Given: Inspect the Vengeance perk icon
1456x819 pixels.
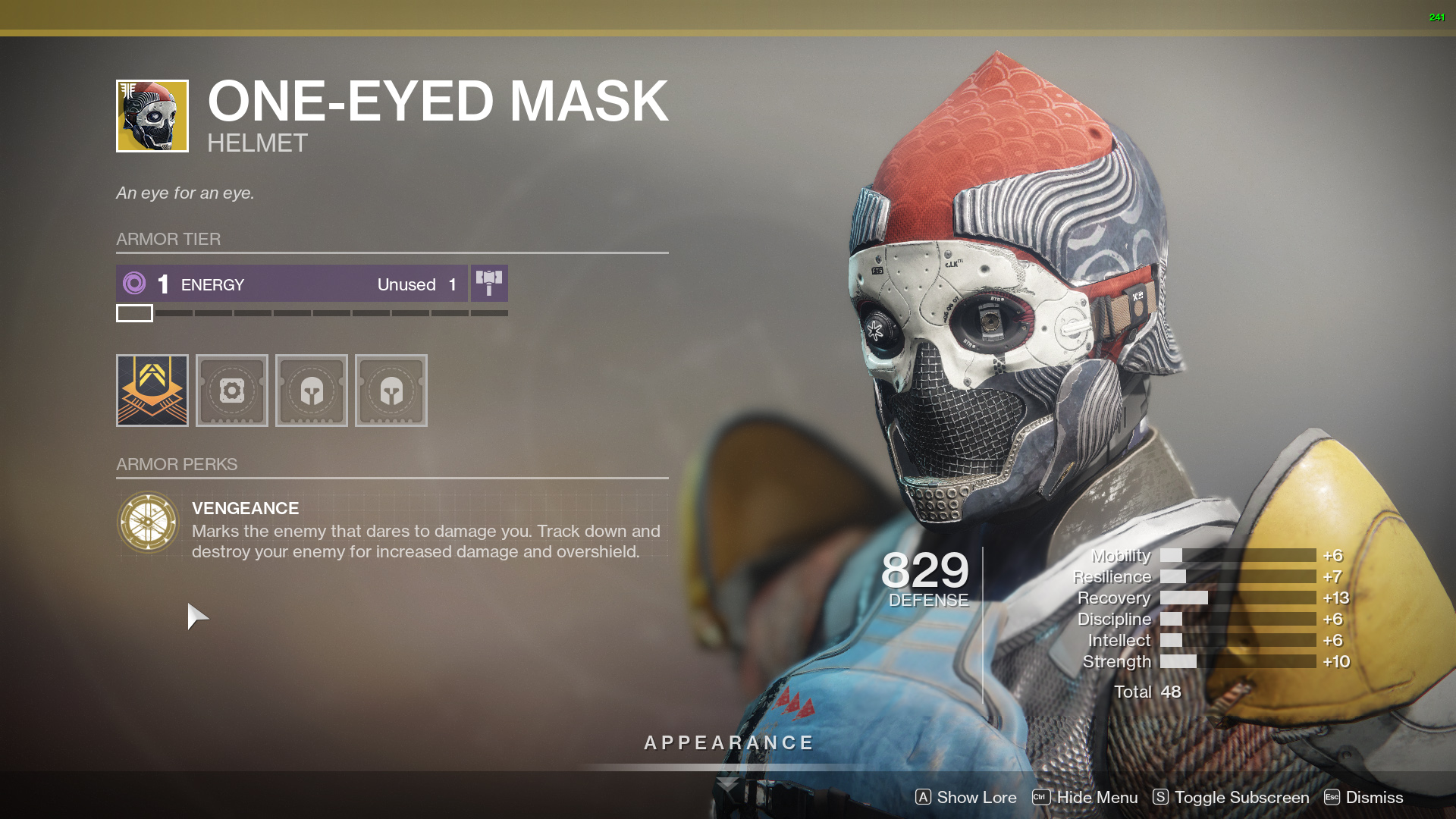Looking at the screenshot, I should tap(148, 522).
